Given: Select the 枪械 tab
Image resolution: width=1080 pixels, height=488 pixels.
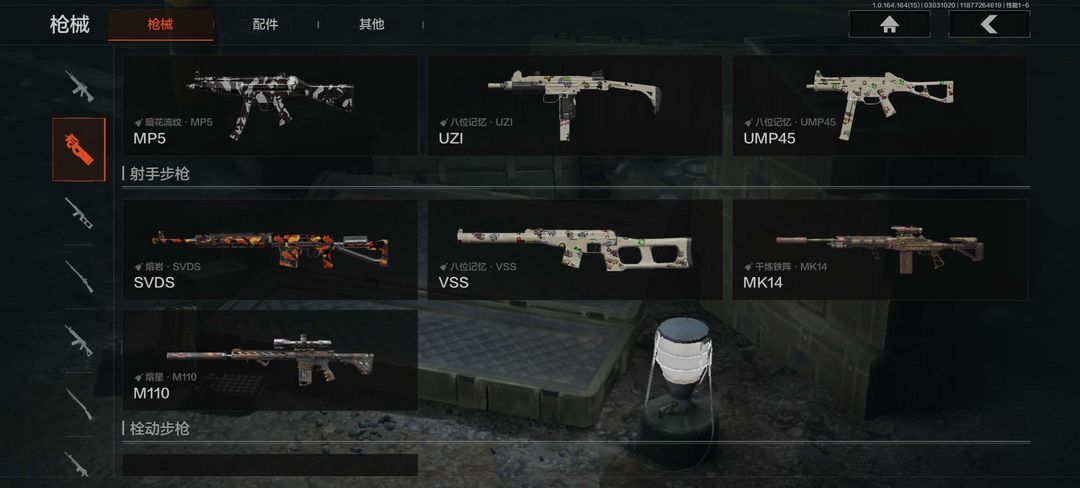Looking at the screenshot, I should click(x=160, y=24).
